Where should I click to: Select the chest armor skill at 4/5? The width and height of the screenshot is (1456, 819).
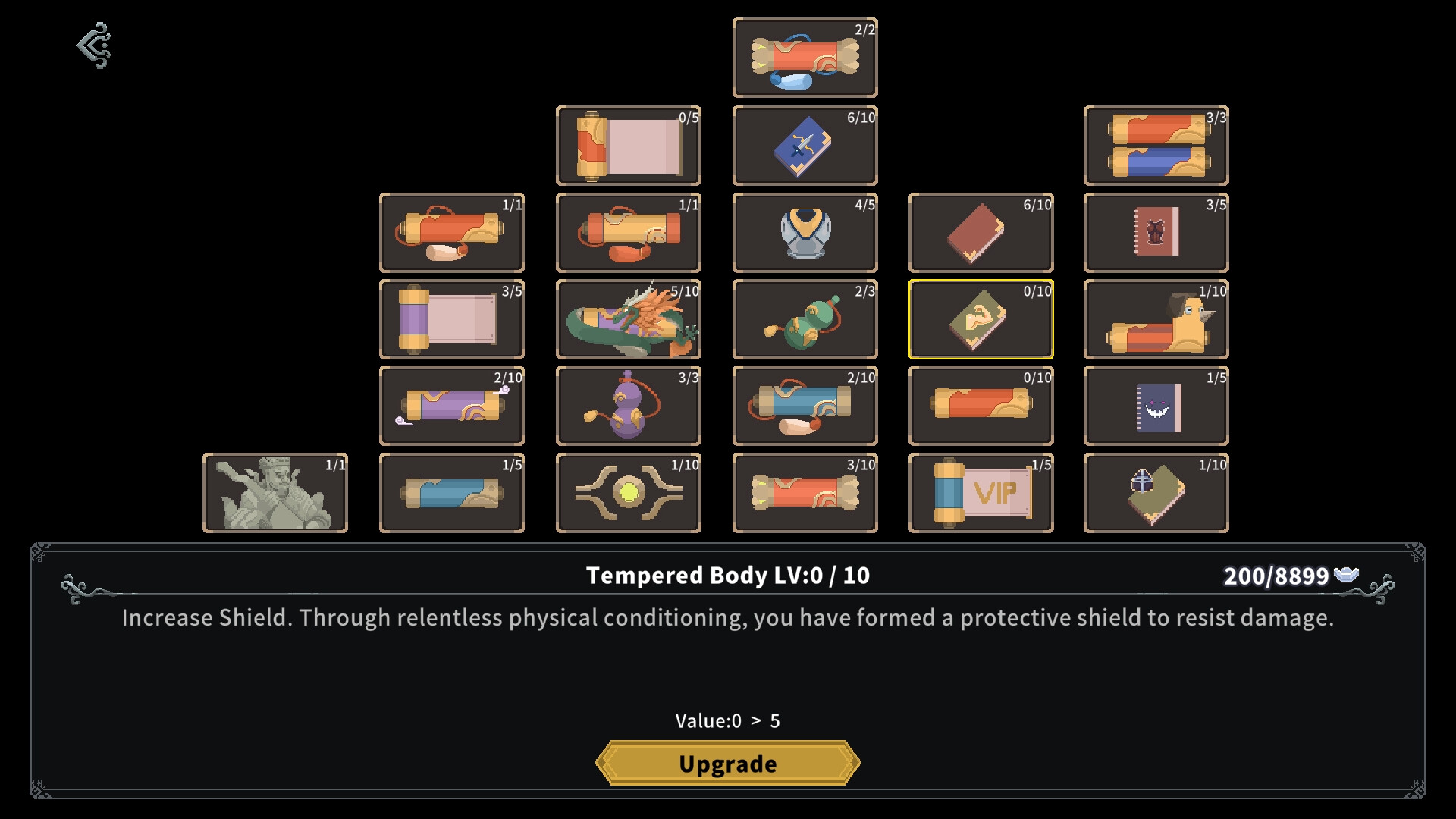pyautogui.click(x=805, y=232)
